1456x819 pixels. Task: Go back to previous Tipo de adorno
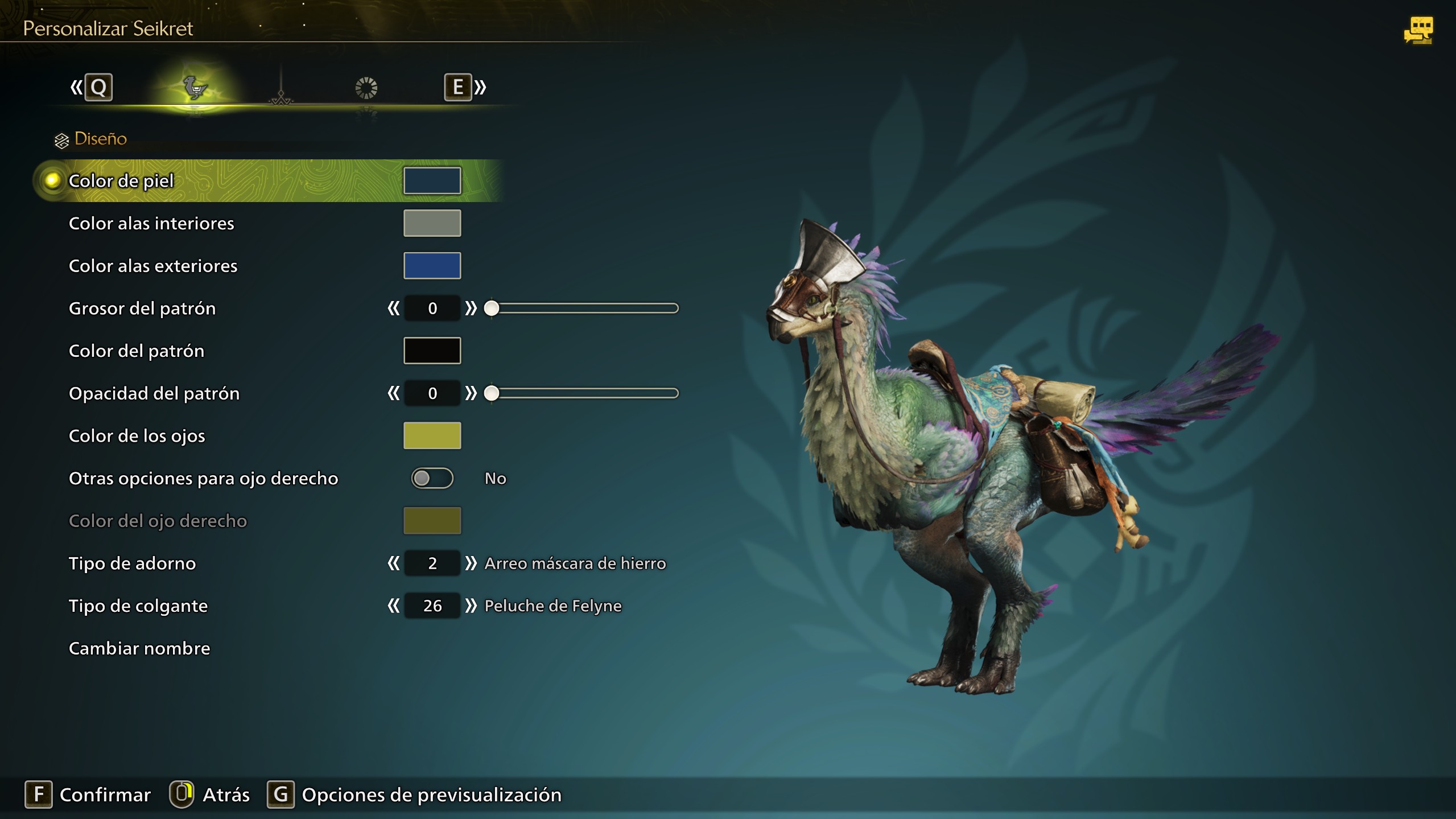[x=393, y=563]
